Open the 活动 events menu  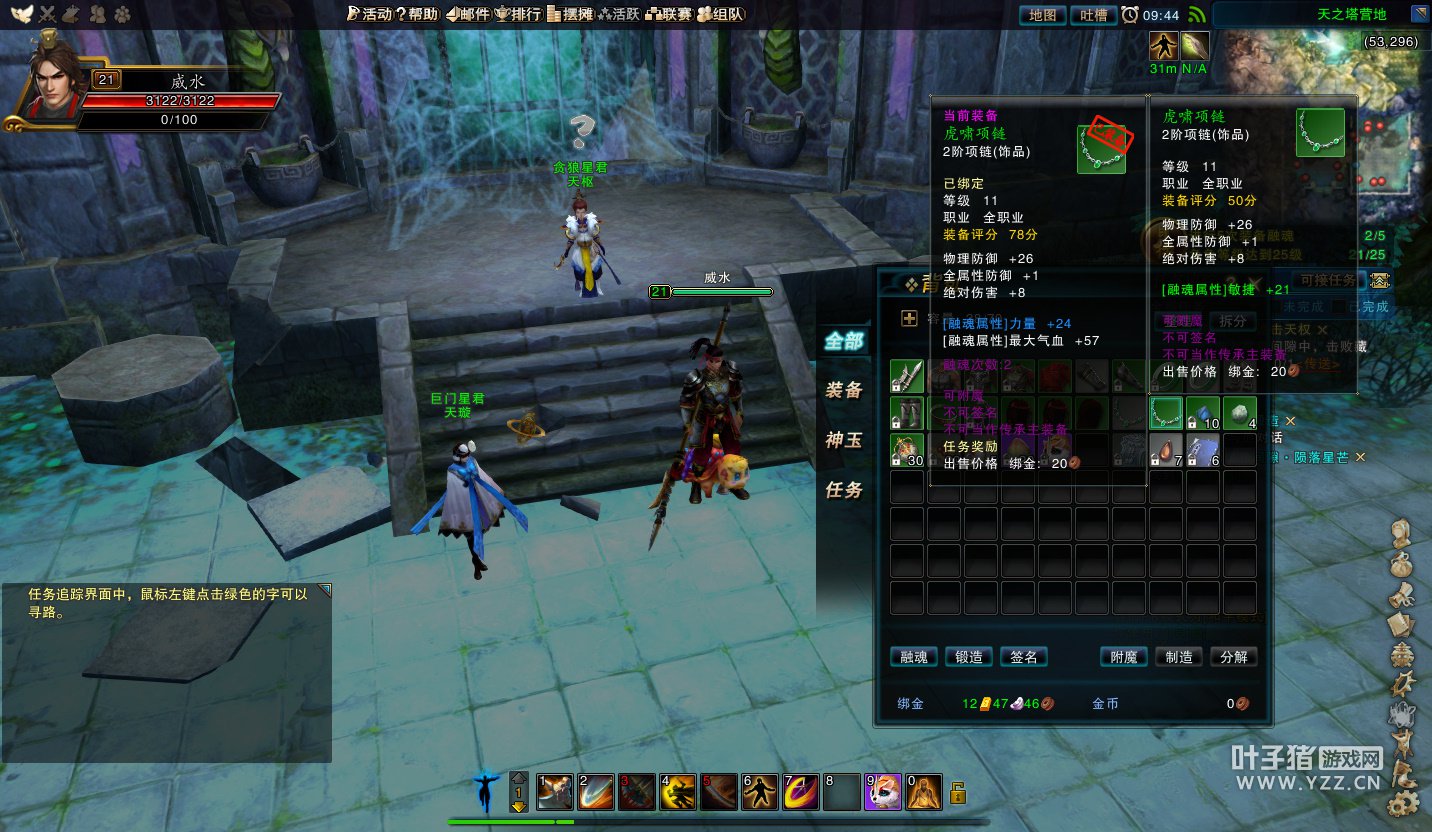point(369,14)
